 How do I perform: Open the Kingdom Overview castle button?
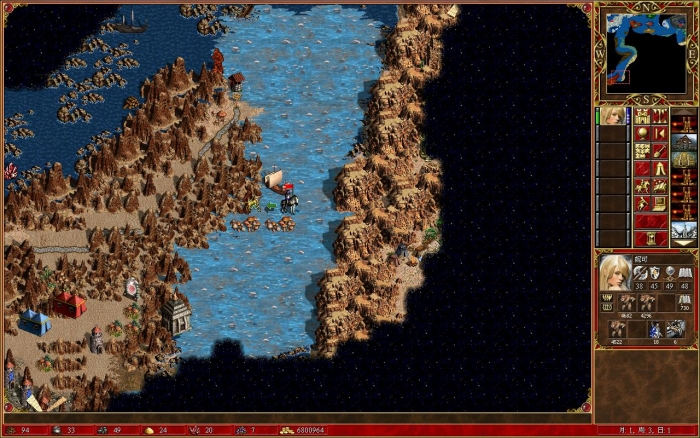point(641,116)
